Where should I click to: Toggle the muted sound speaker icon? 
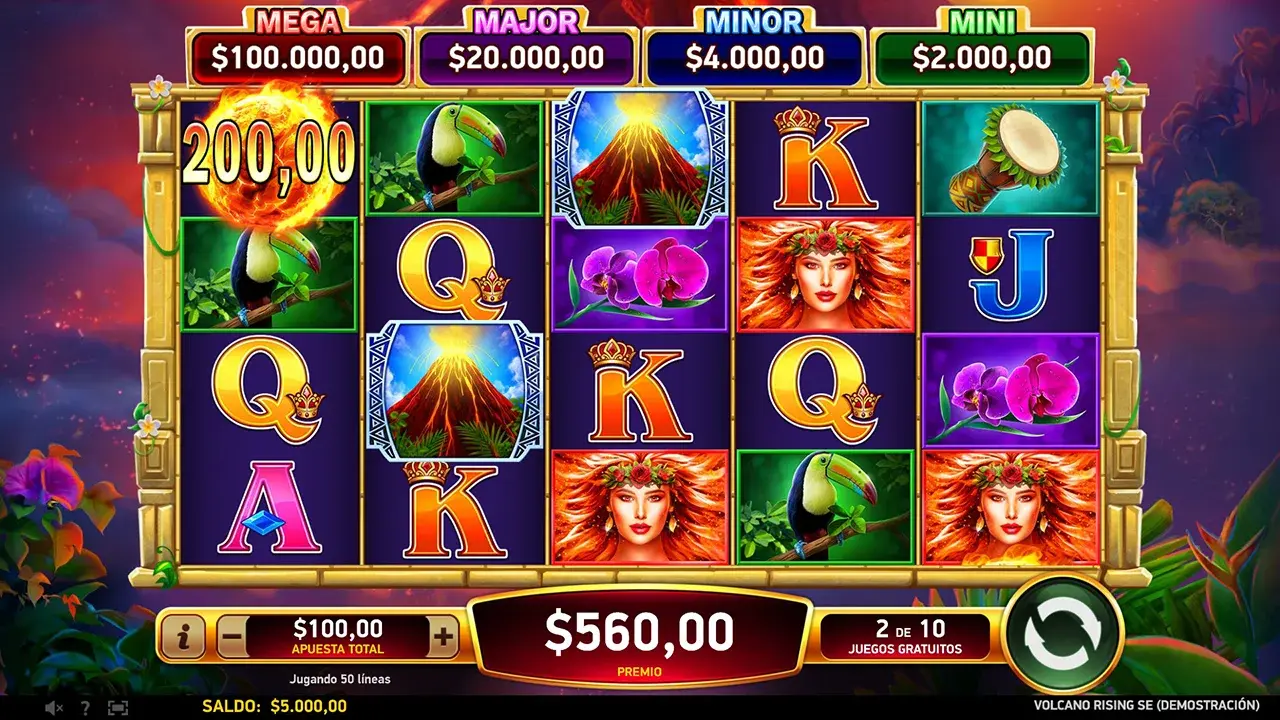tap(54, 707)
